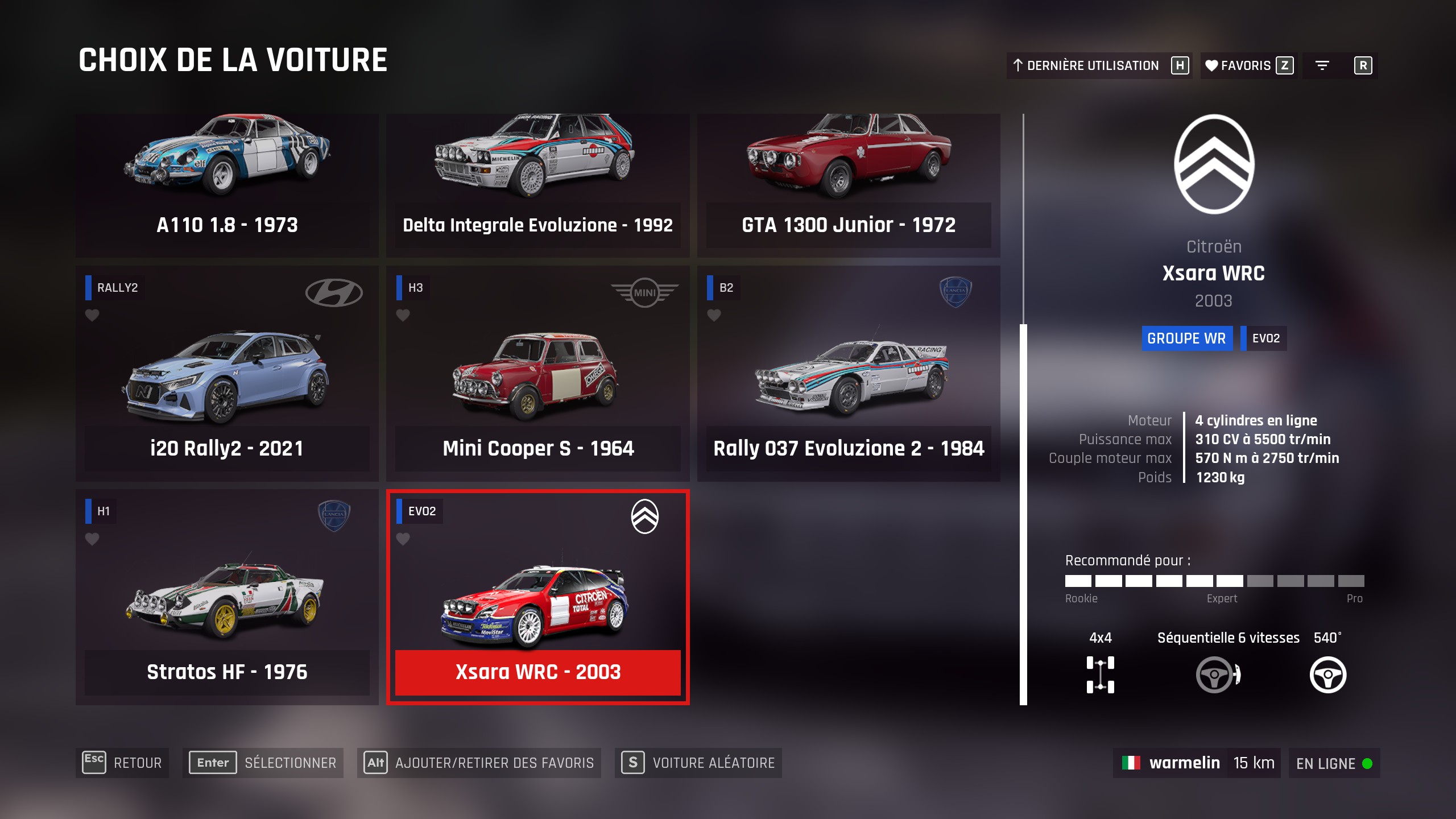1456x819 pixels.
Task: Go back with the Retour button
Action: pos(122,763)
